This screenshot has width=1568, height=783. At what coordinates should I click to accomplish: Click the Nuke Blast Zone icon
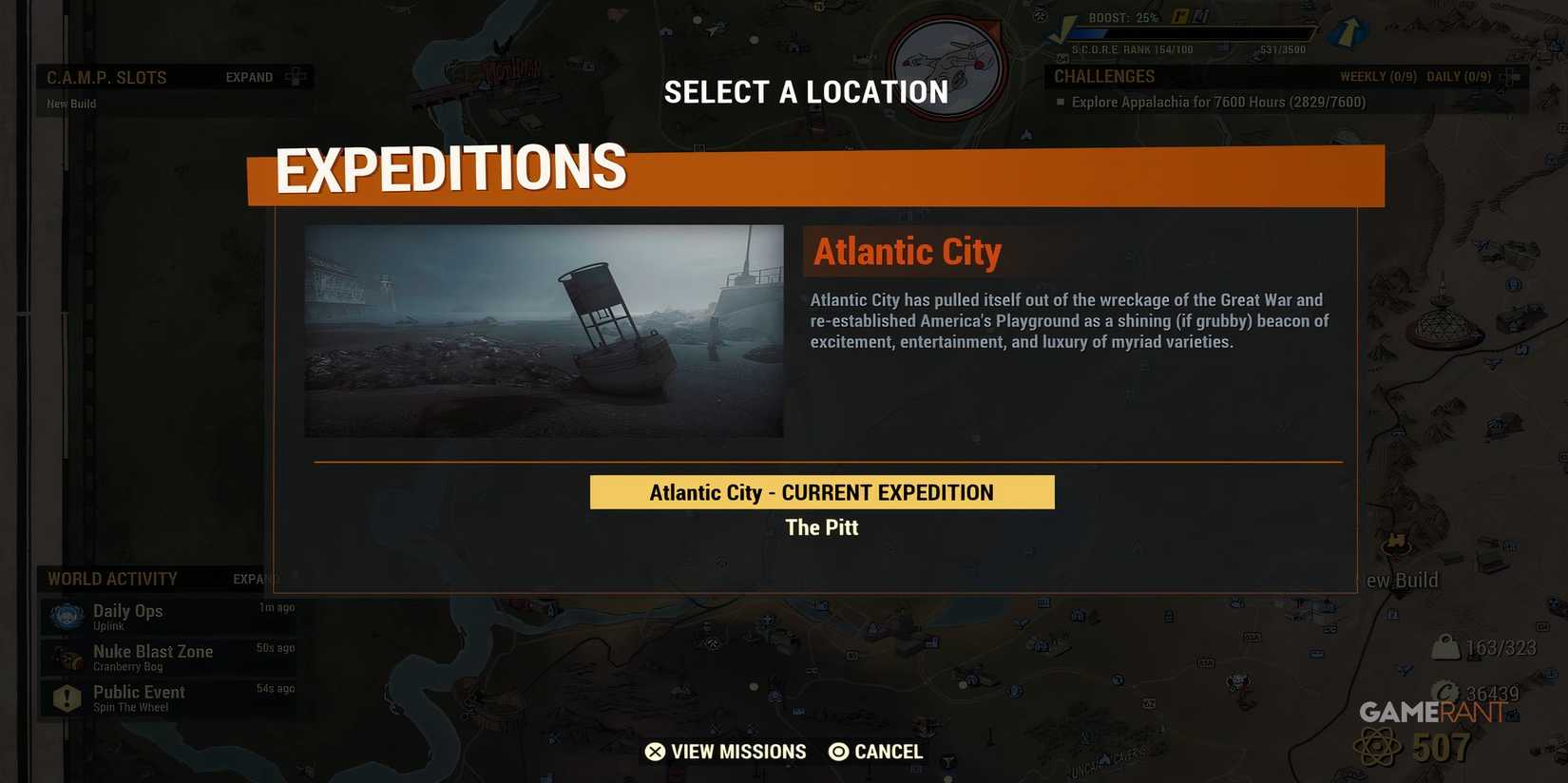[x=65, y=656]
